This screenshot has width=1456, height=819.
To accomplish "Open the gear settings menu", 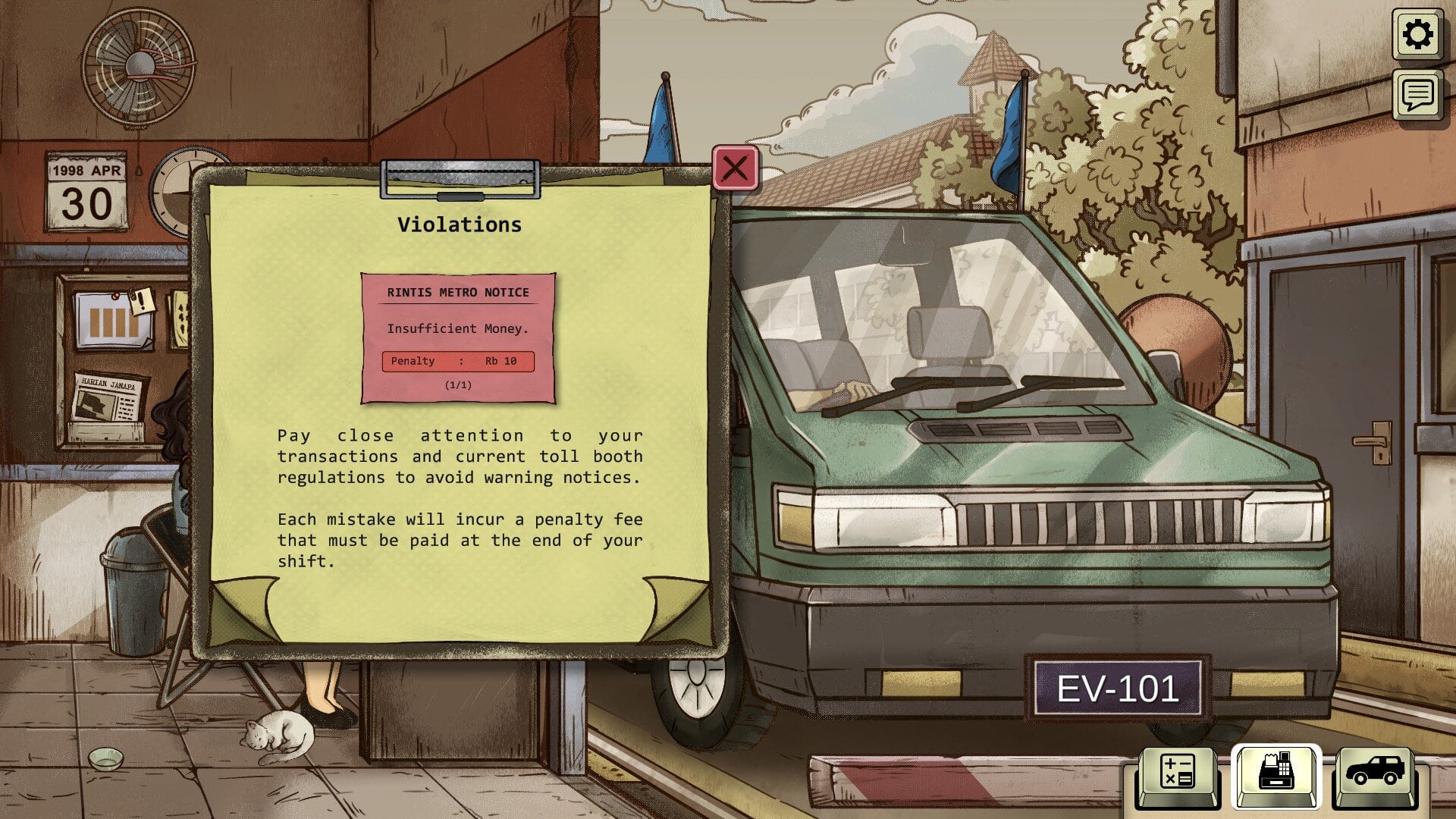I will point(1417,35).
